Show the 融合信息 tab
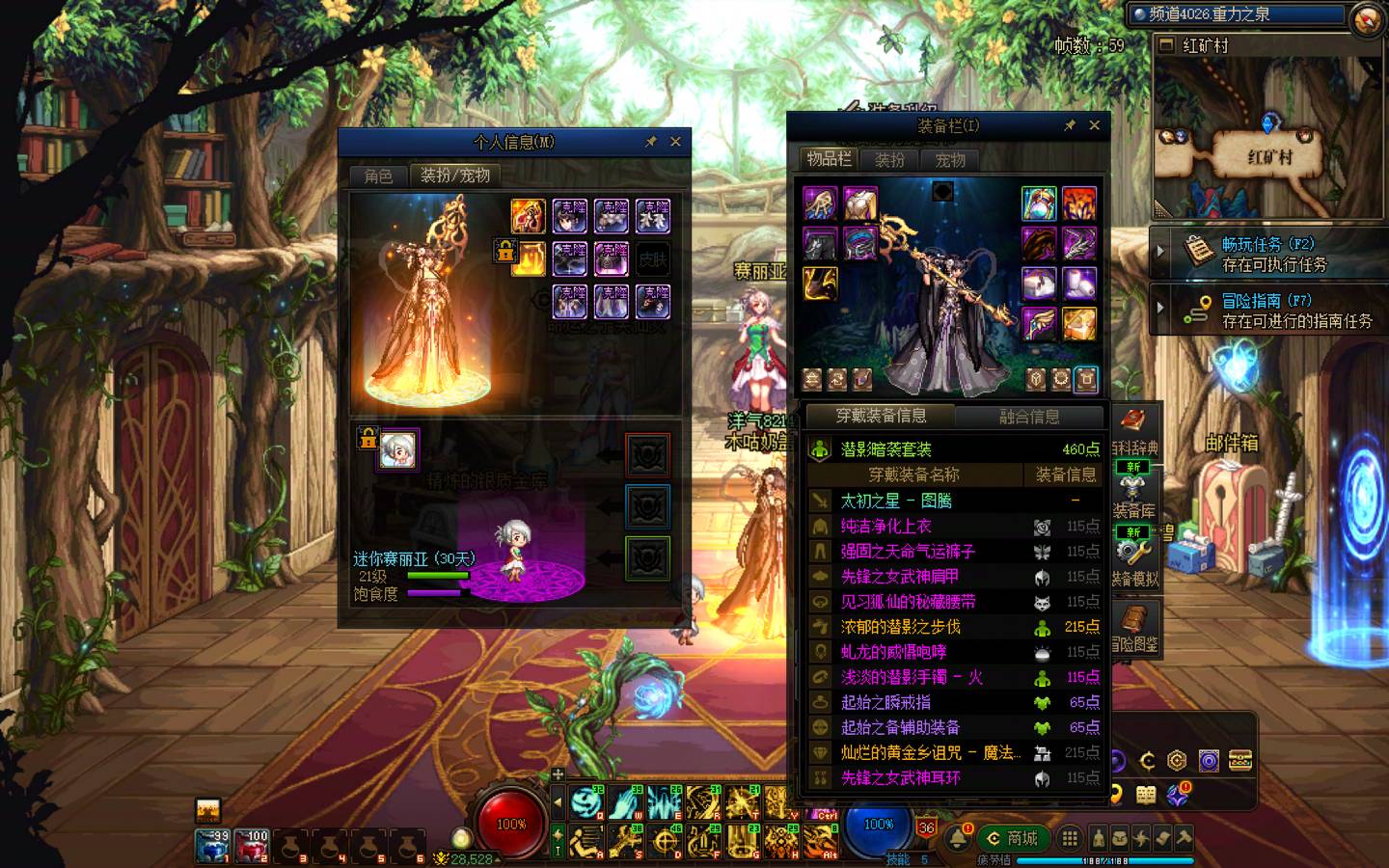Viewport: 1389px width, 868px height. click(1028, 417)
